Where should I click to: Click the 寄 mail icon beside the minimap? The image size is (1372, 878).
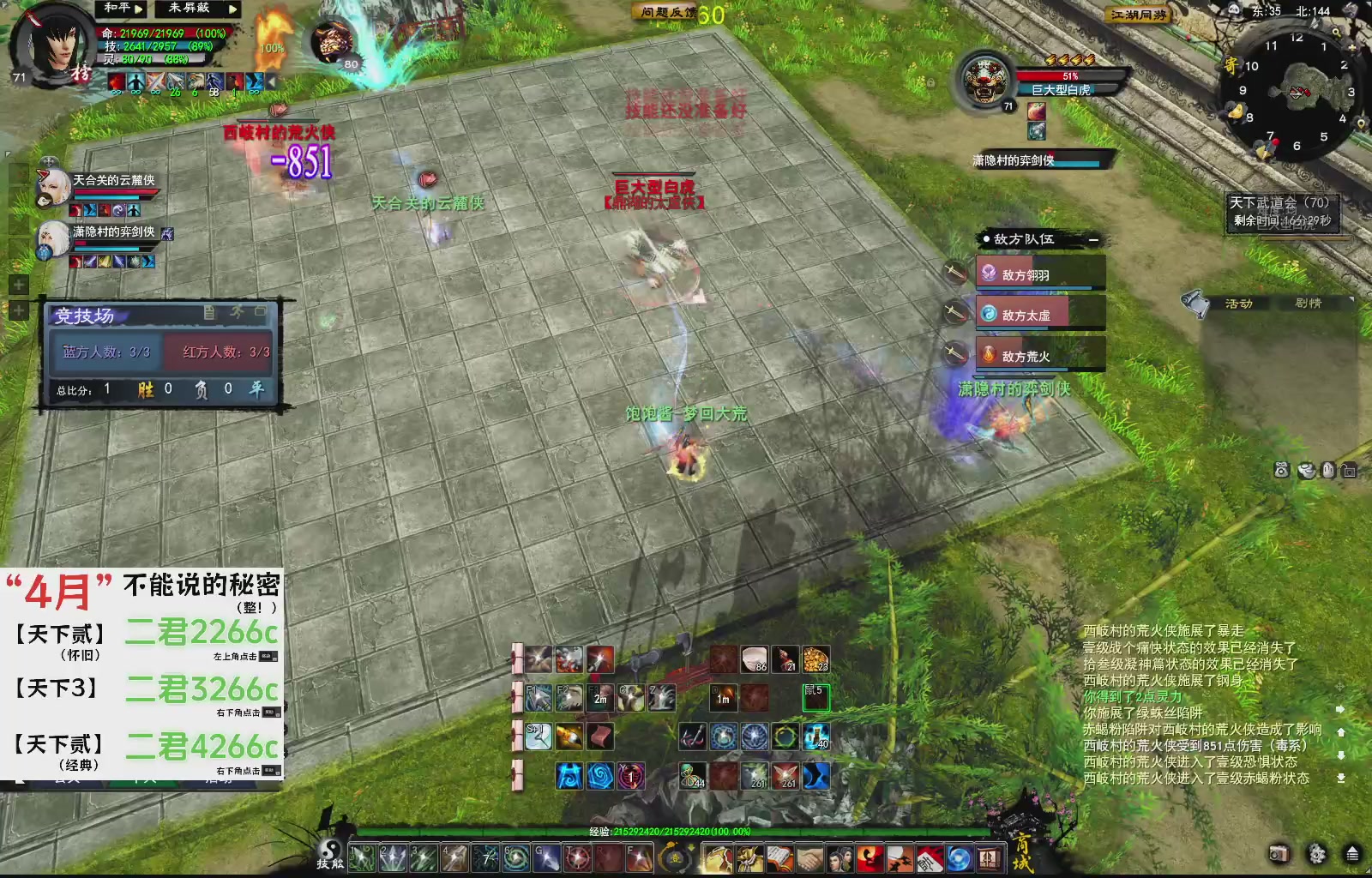1232,65
